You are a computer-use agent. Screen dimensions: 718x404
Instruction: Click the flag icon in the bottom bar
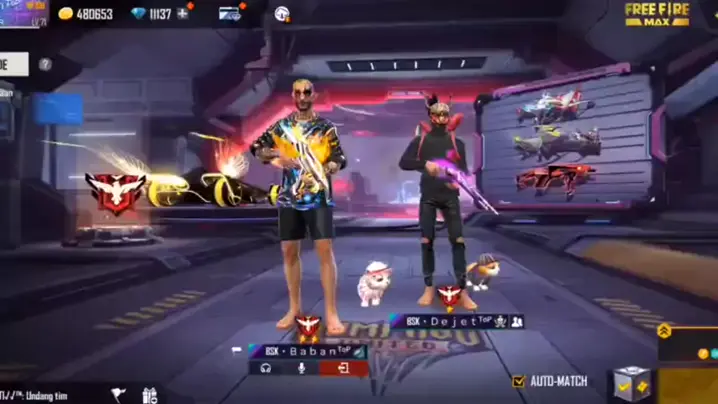(118, 395)
